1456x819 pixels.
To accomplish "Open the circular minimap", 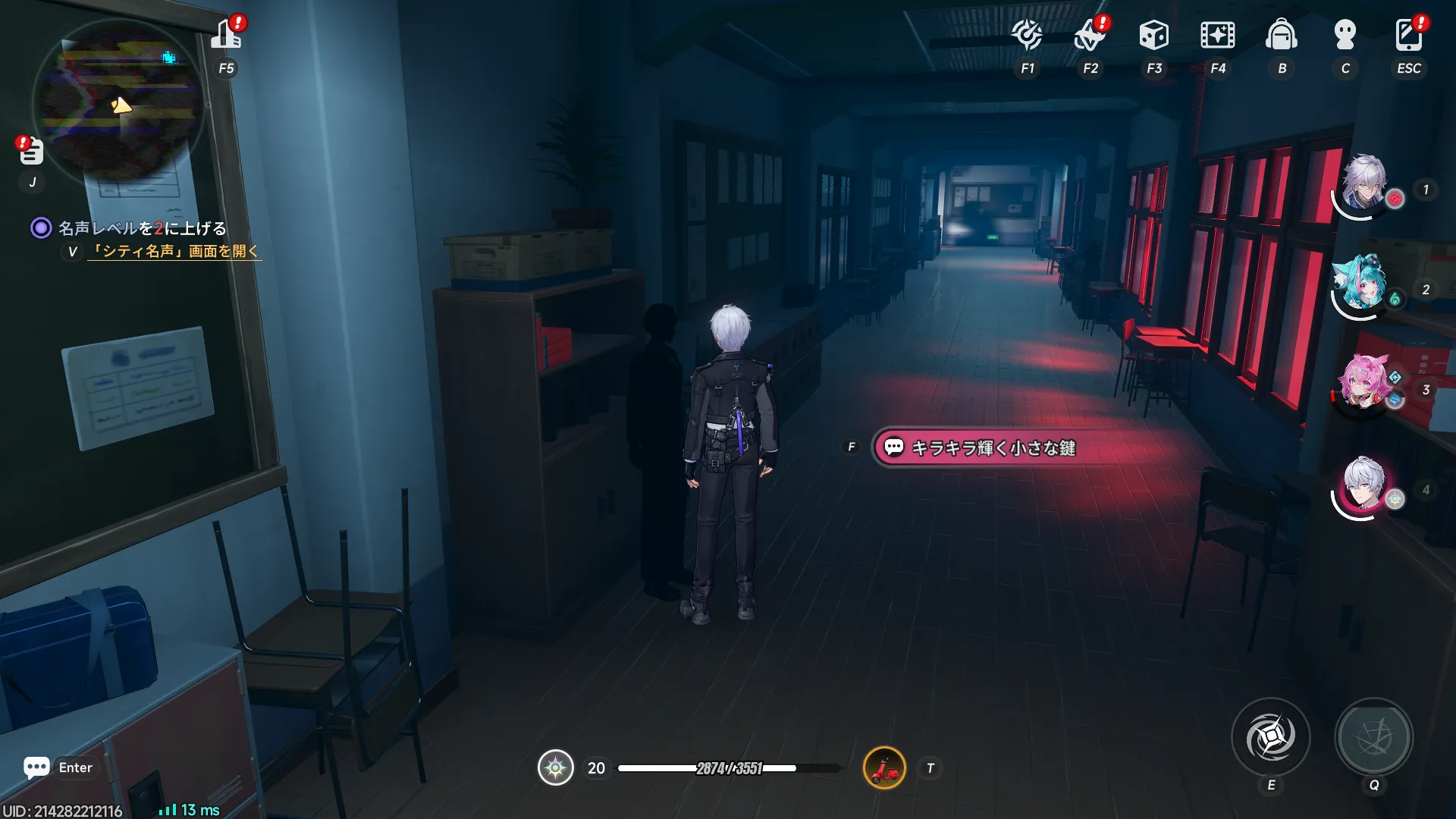I will 119,101.
